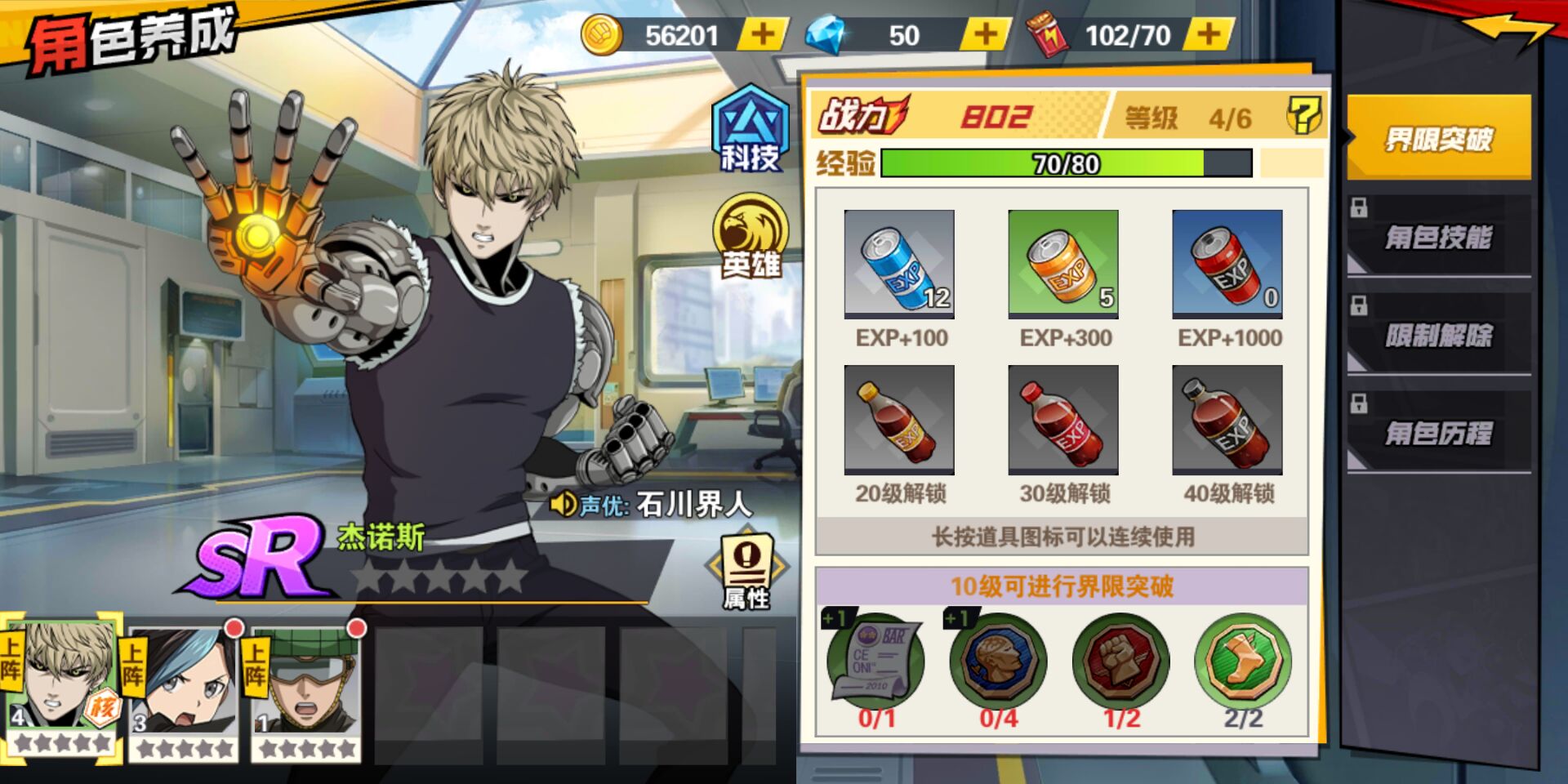1568x784 pixels.
Task: Select the red EXP+1000 can
Action: pyautogui.click(x=1227, y=264)
